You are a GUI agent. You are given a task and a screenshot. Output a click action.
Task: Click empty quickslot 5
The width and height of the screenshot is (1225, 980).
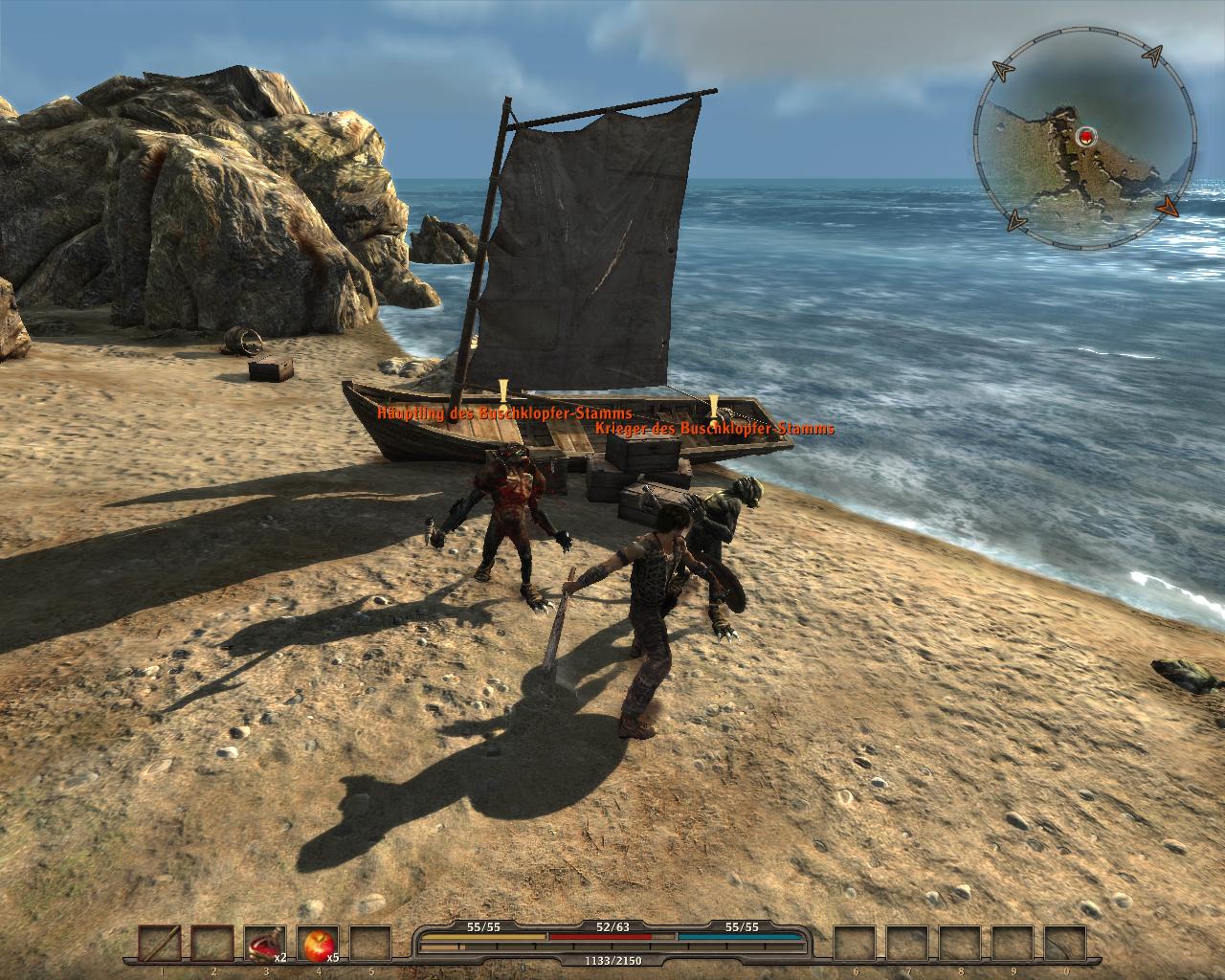tap(368, 943)
